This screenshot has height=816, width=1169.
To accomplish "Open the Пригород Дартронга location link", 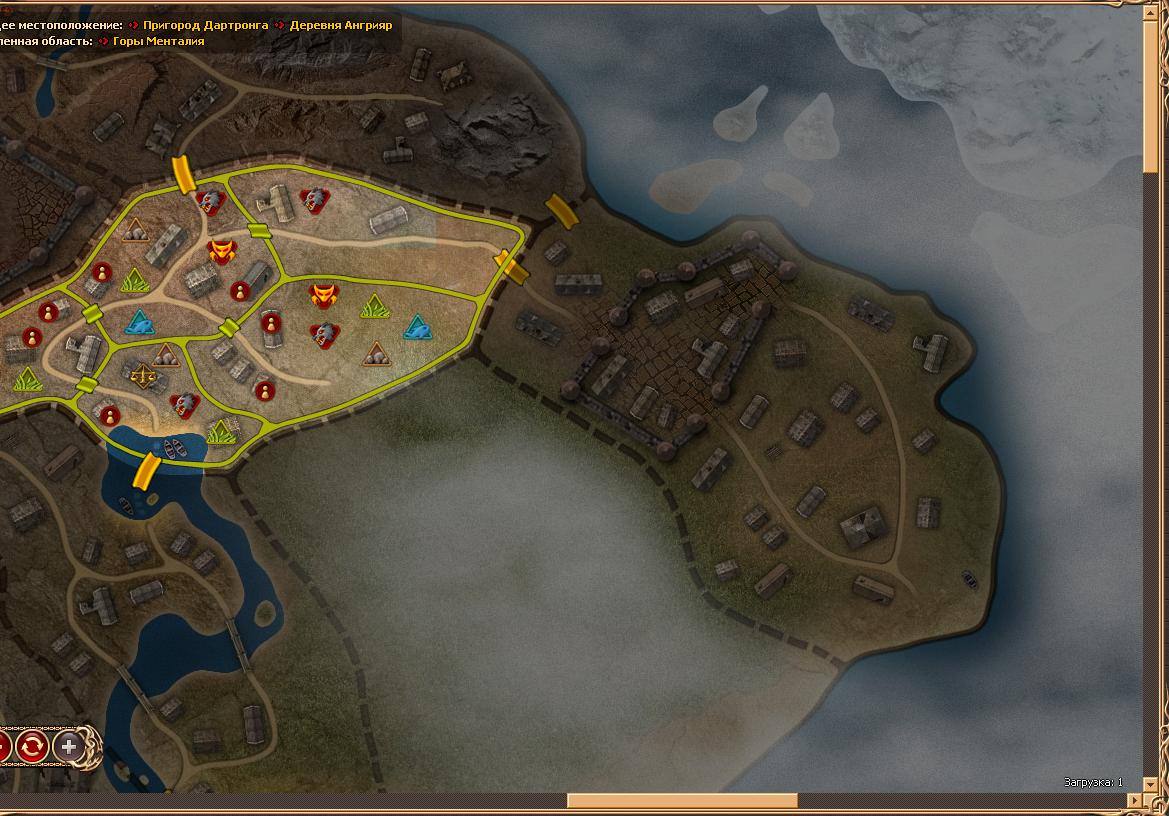I will [205, 24].
